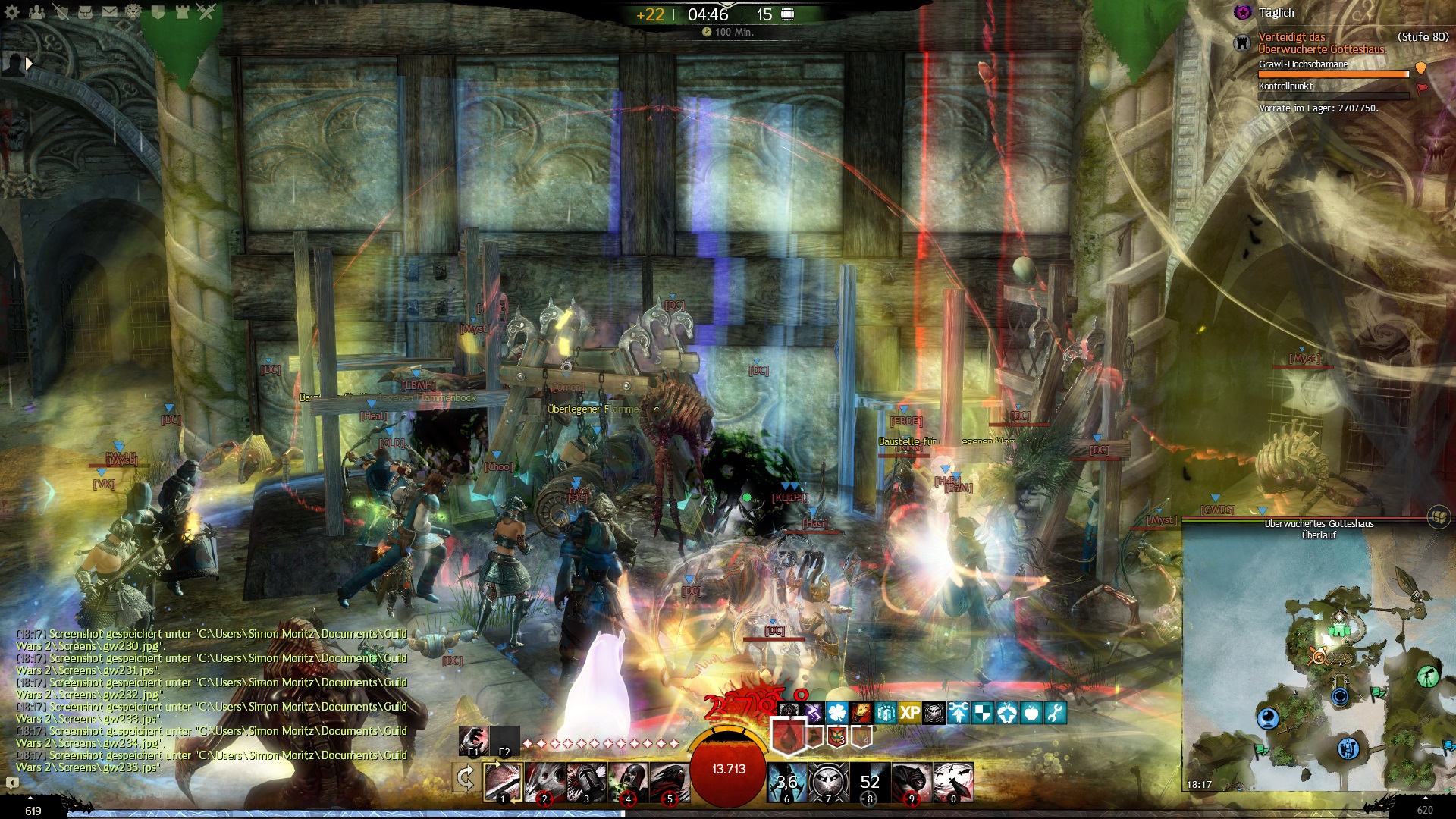Click the weapon swap arrow button
Image resolution: width=1456 pixels, height=819 pixels.
pos(466,778)
